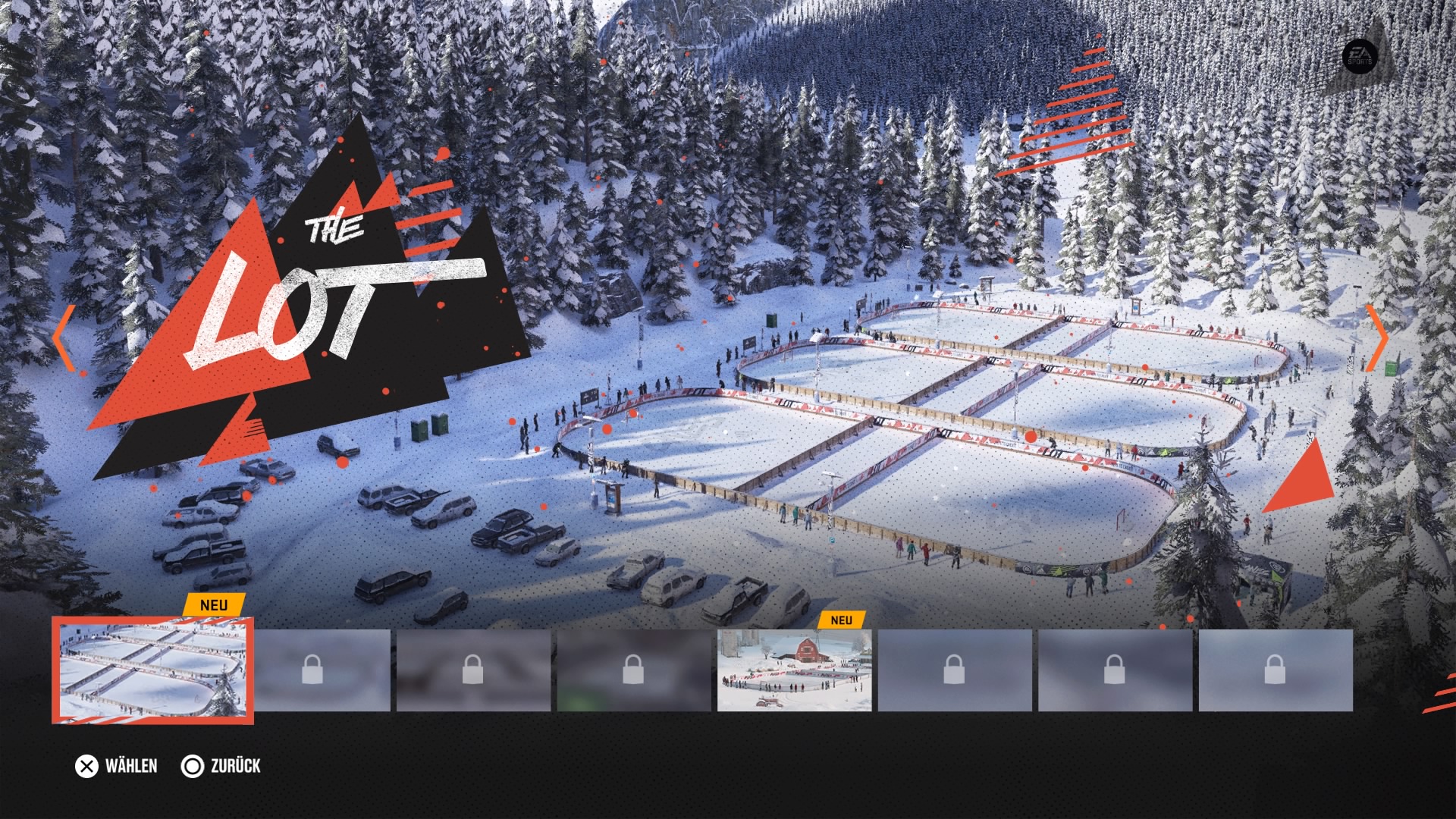Click the NEU badge above The Lot thumbnail
The width and height of the screenshot is (1456, 819).
click(x=213, y=606)
